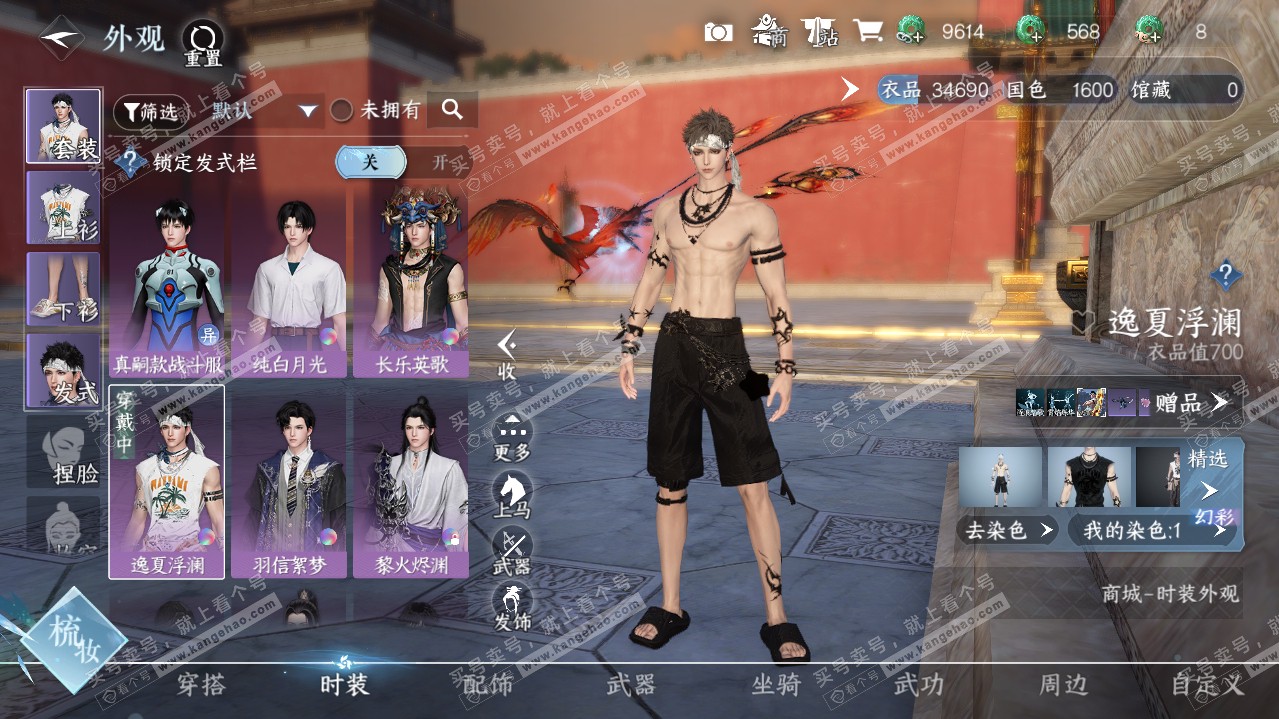The height and width of the screenshot is (719, 1279).
Task: Open the 筛选 filter options
Action: (x=150, y=111)
